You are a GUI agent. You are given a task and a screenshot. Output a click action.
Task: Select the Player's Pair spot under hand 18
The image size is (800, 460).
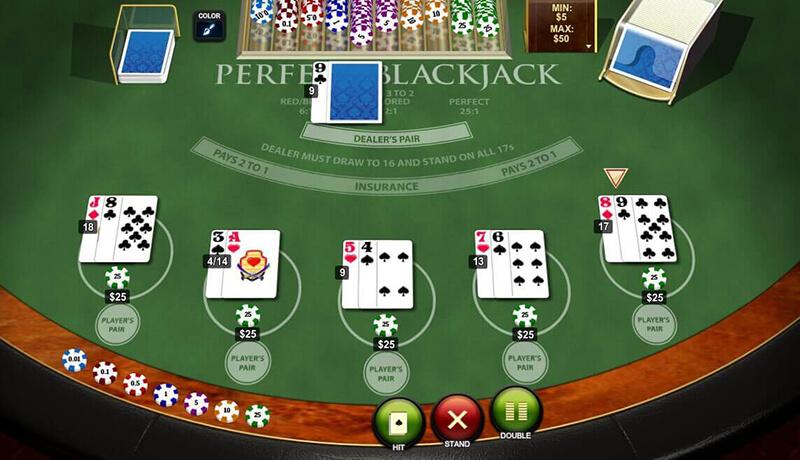(117, 323)
